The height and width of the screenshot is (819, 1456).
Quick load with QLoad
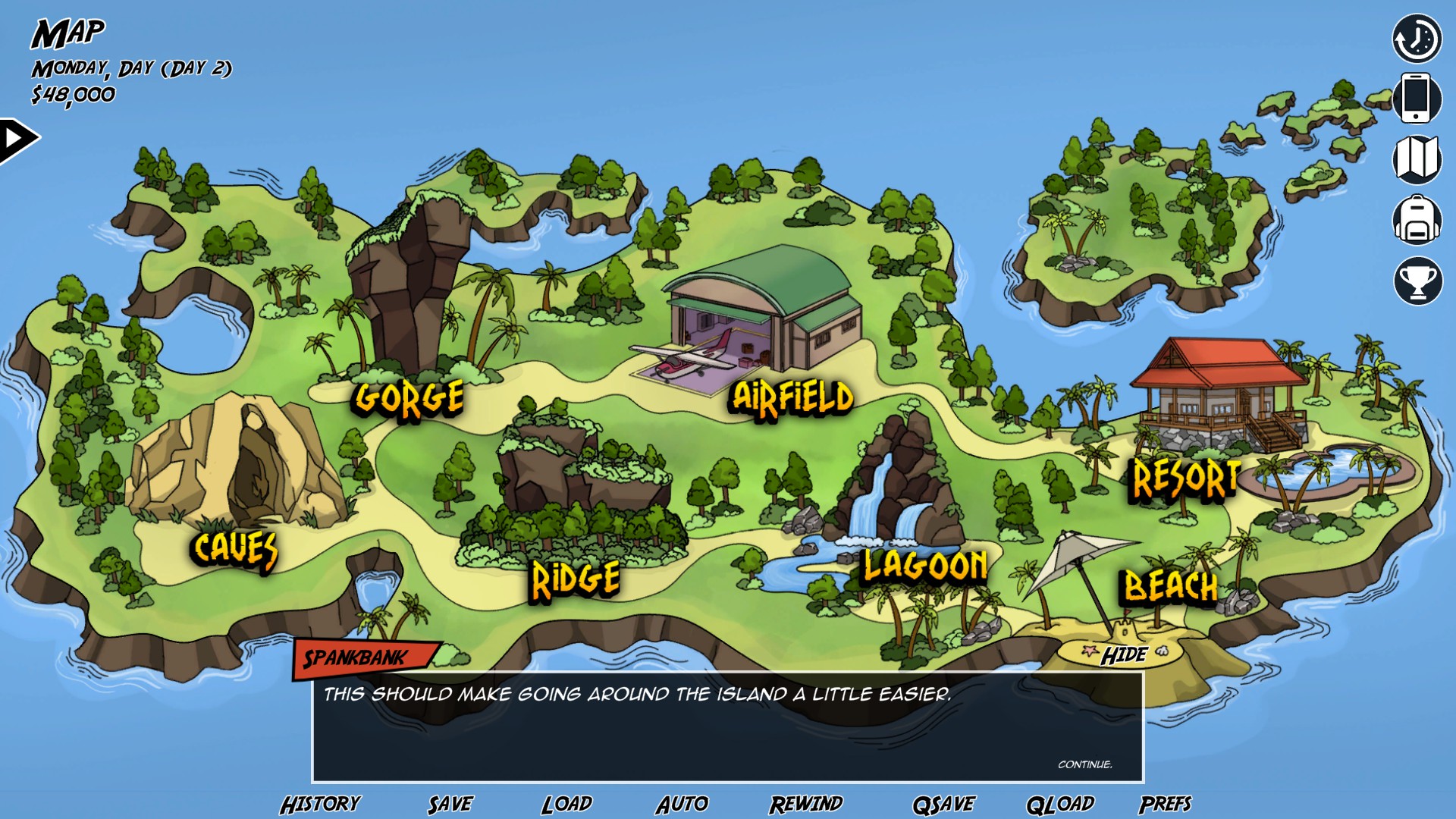point(1059,804)
